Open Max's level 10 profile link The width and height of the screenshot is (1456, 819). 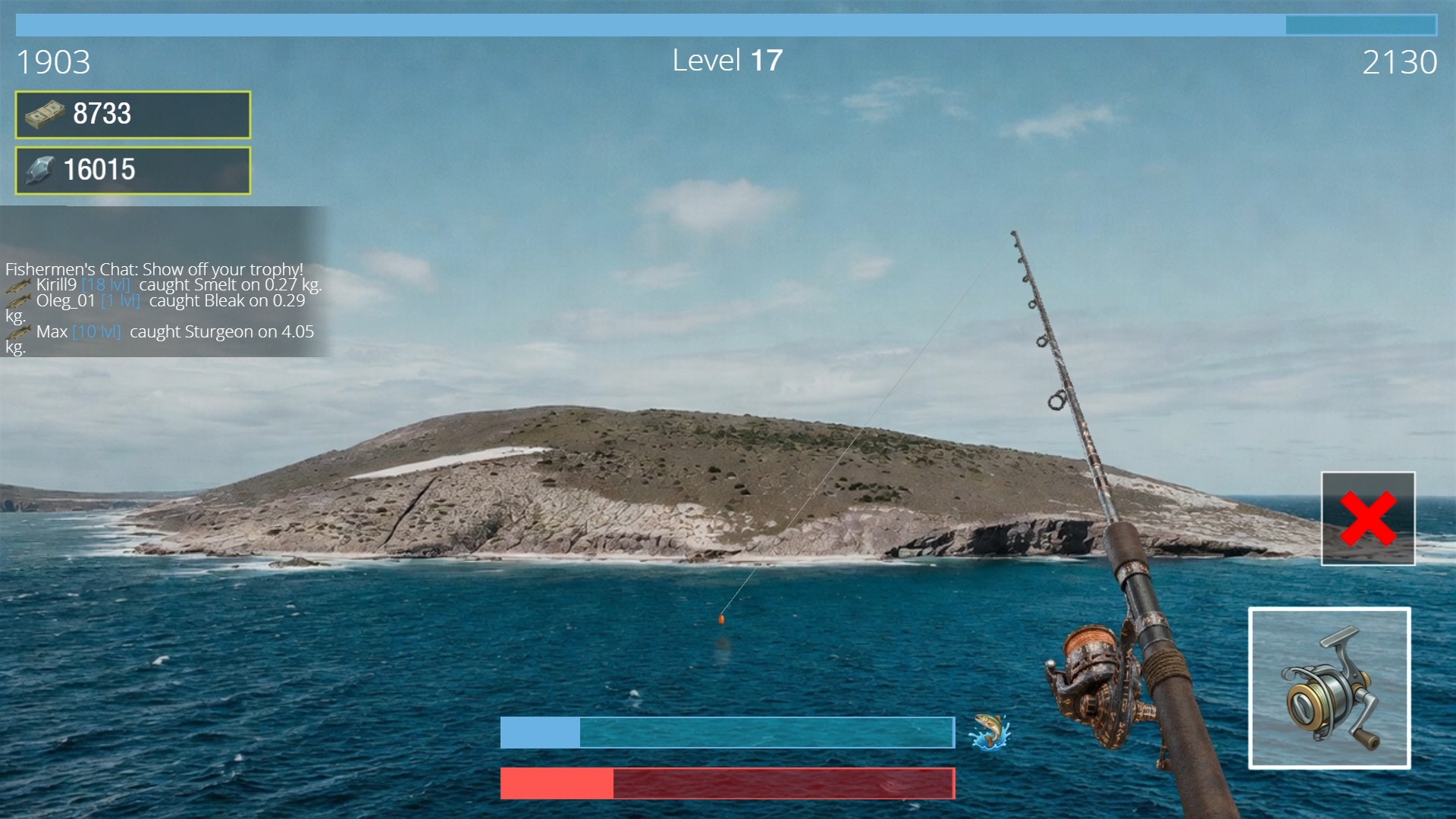tap(98, 331)
